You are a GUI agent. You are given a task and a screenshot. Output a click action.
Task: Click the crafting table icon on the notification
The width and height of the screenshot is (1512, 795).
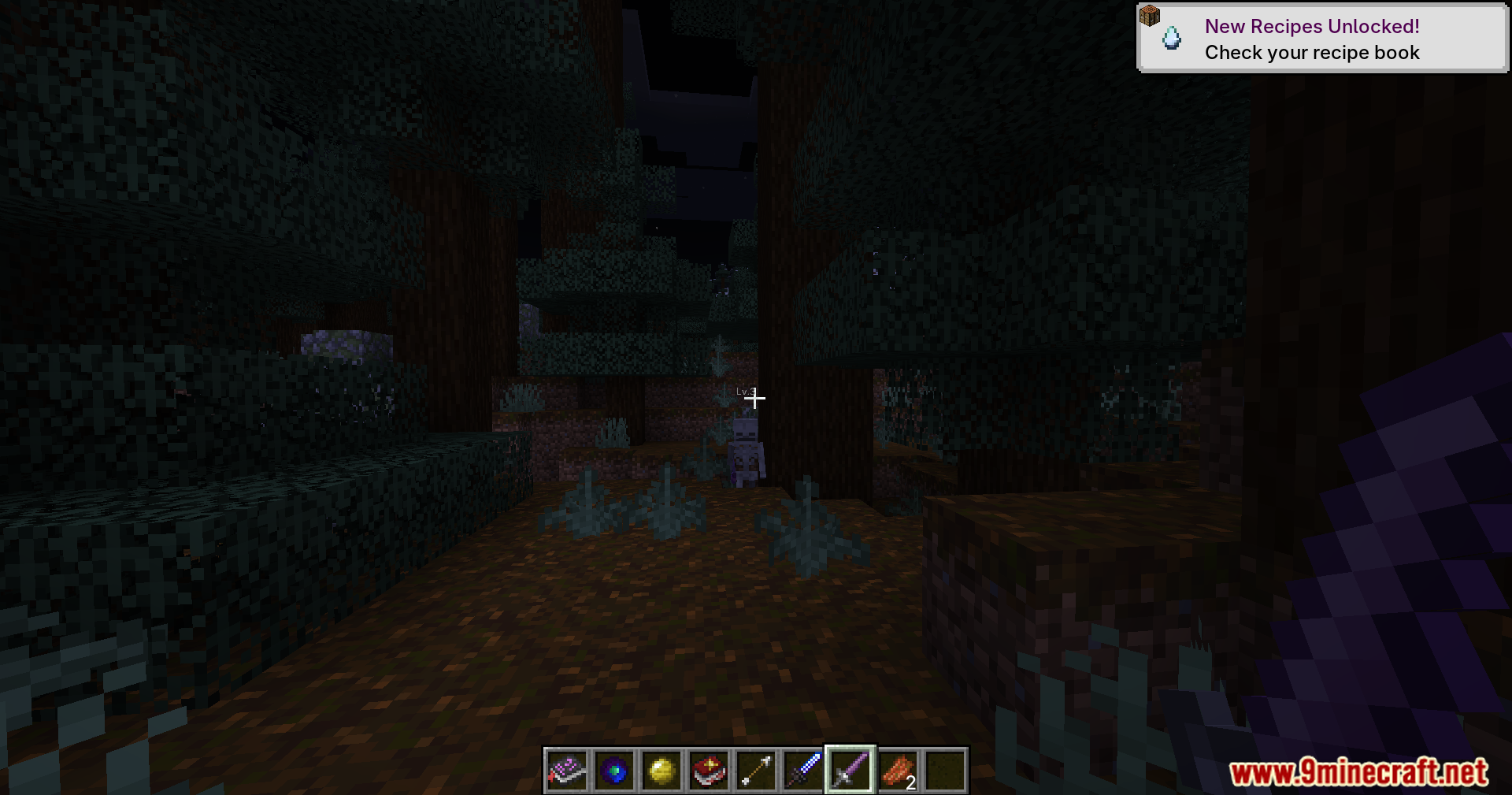point(1151,16)
